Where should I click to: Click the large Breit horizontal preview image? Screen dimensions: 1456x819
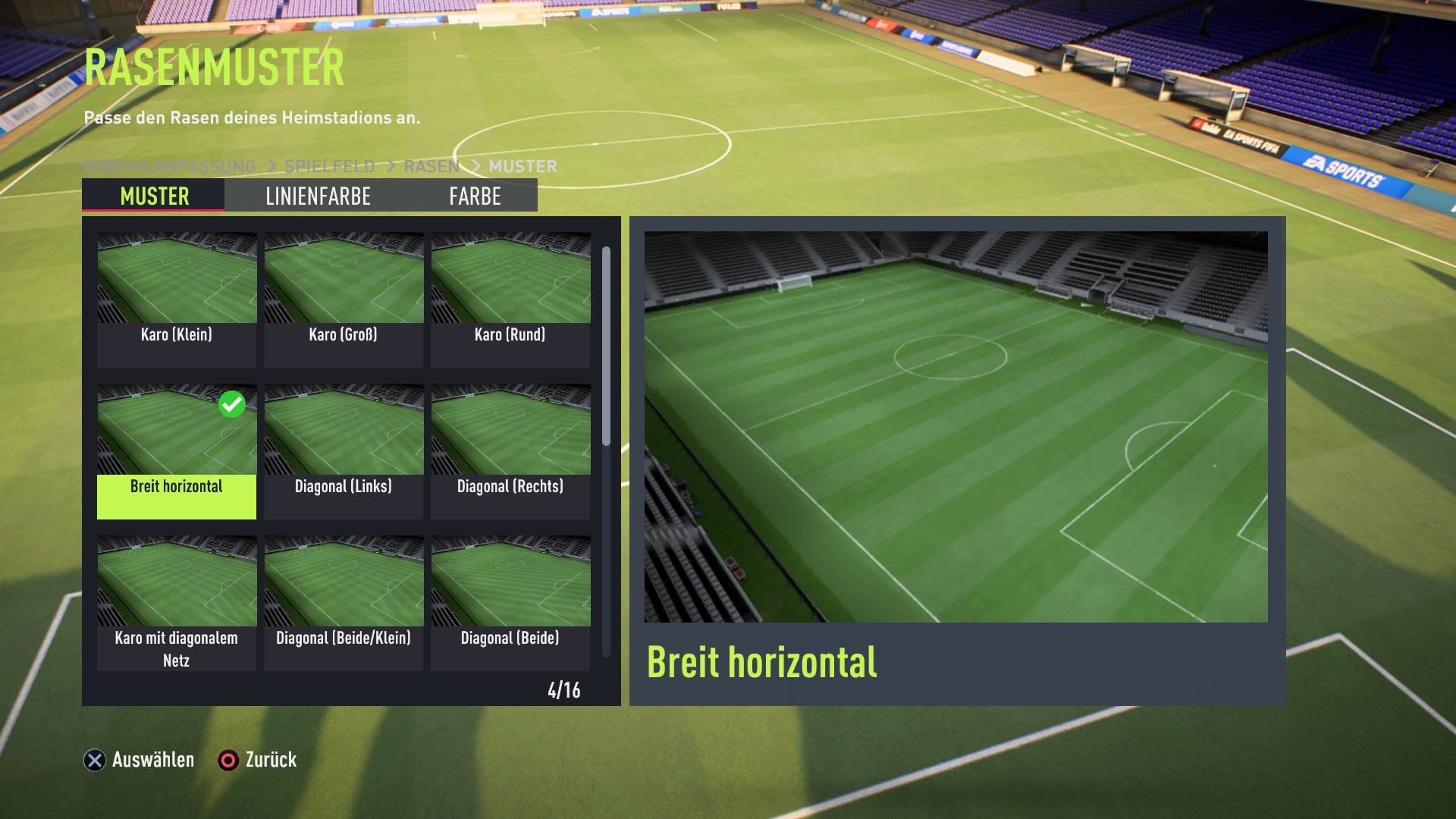(x=955, y=426)
